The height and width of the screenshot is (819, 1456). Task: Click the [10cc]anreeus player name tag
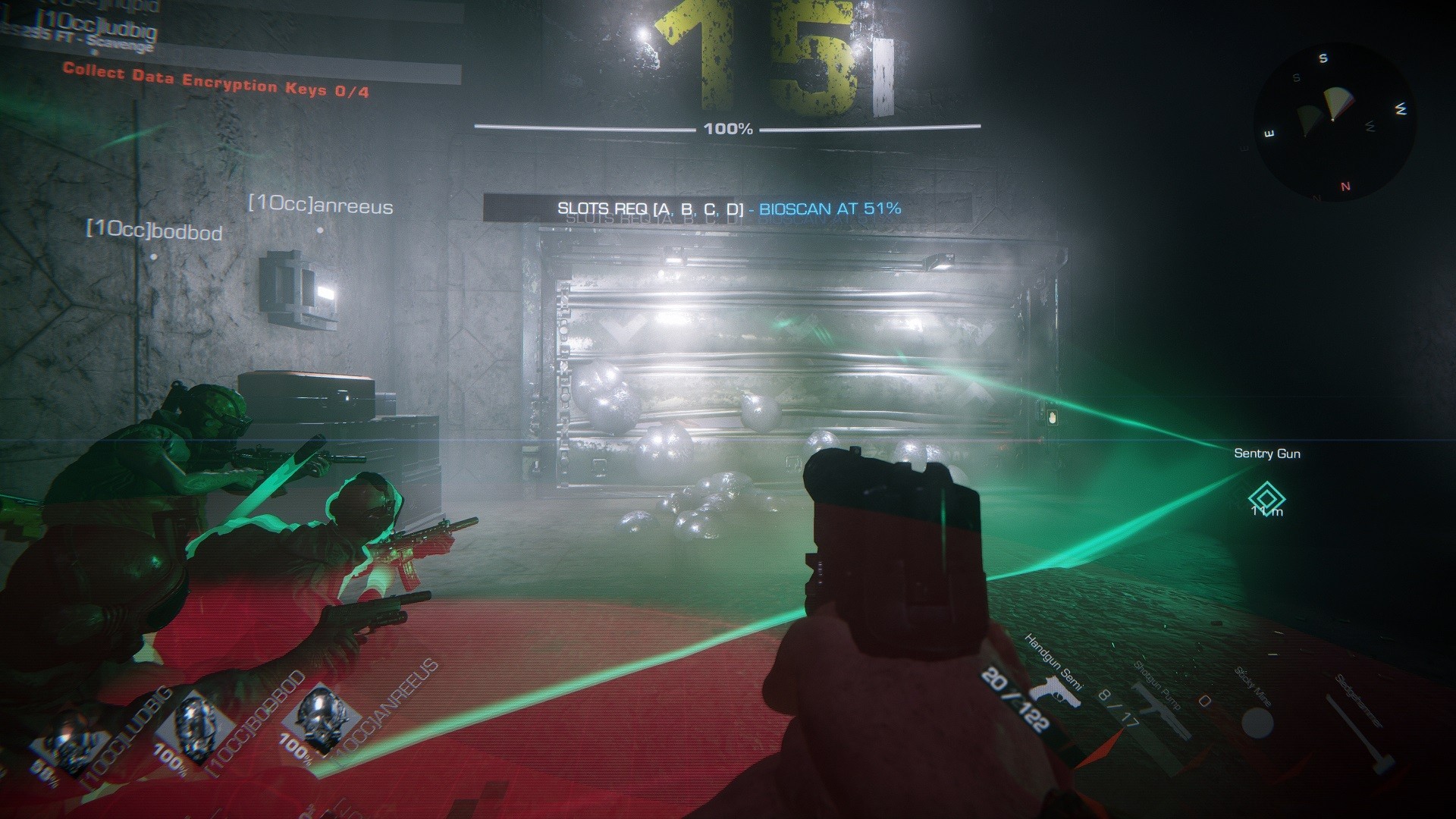[x=320, y=206]
